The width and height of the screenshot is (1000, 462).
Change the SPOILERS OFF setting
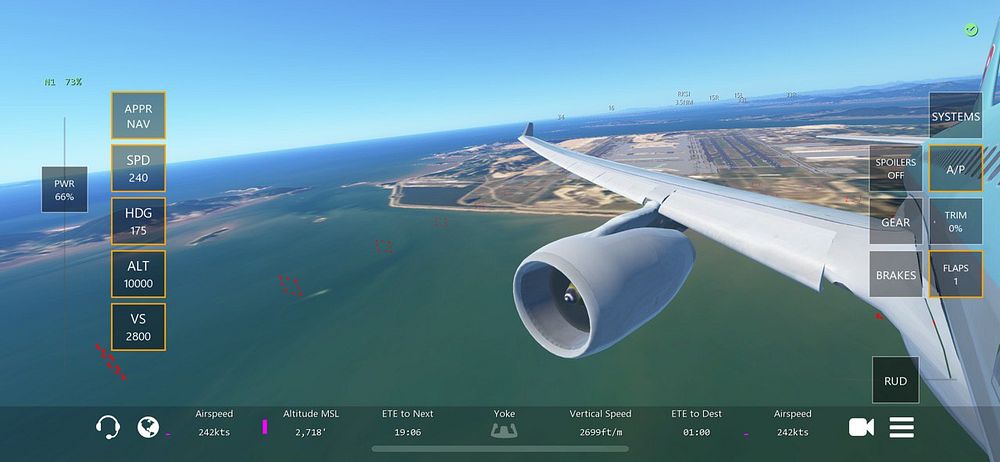coord(895,169)
